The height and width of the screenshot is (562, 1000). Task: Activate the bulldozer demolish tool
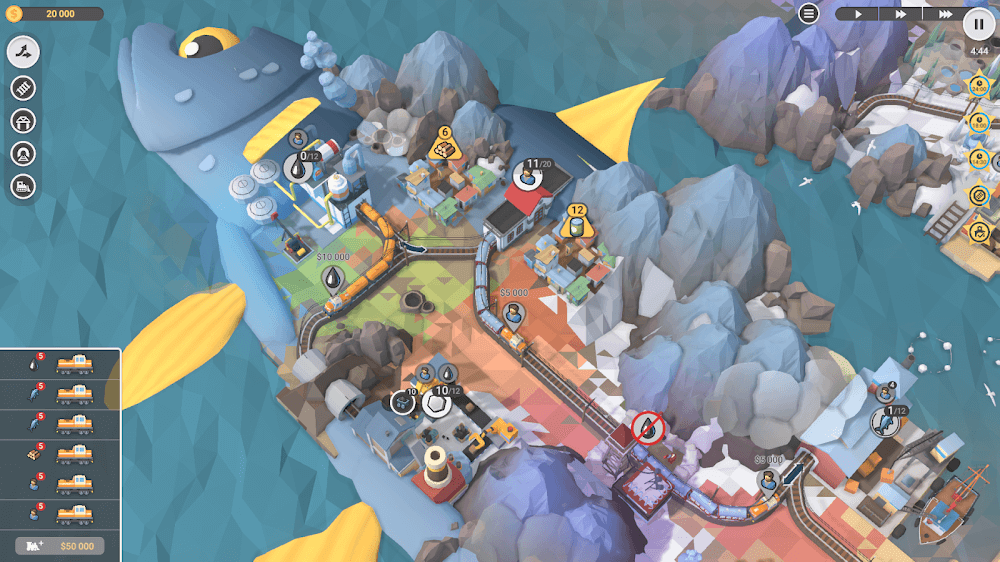point(24,186)
